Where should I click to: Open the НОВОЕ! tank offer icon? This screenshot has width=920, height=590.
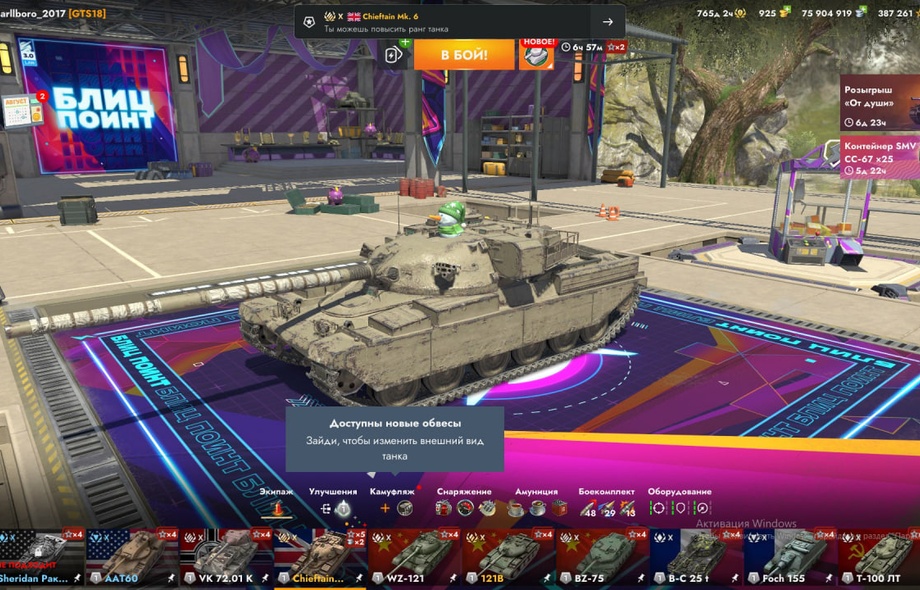click(537, 53)
